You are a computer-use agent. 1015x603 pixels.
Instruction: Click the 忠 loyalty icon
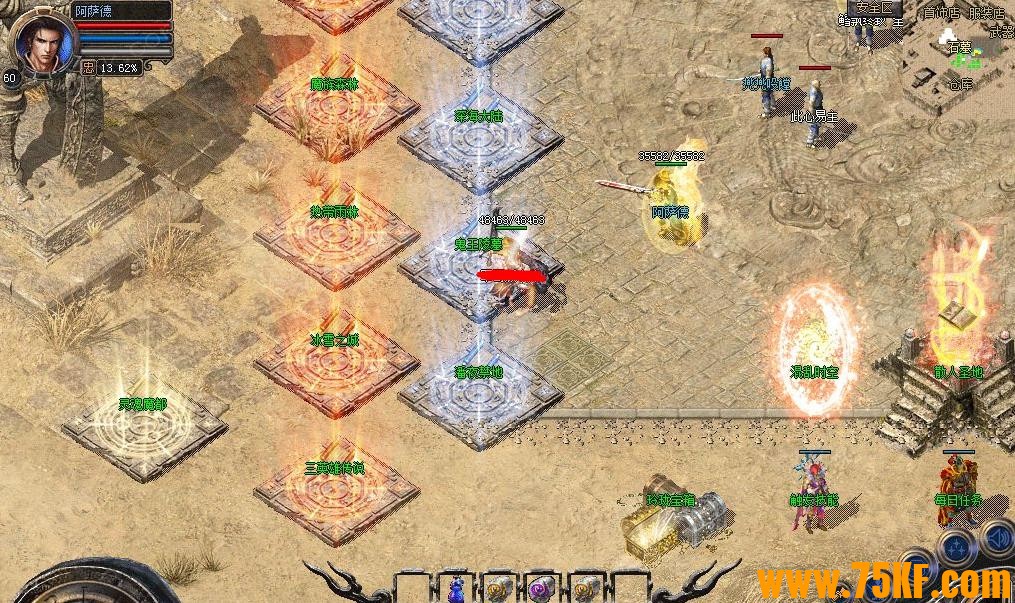(x=88, y=68)
